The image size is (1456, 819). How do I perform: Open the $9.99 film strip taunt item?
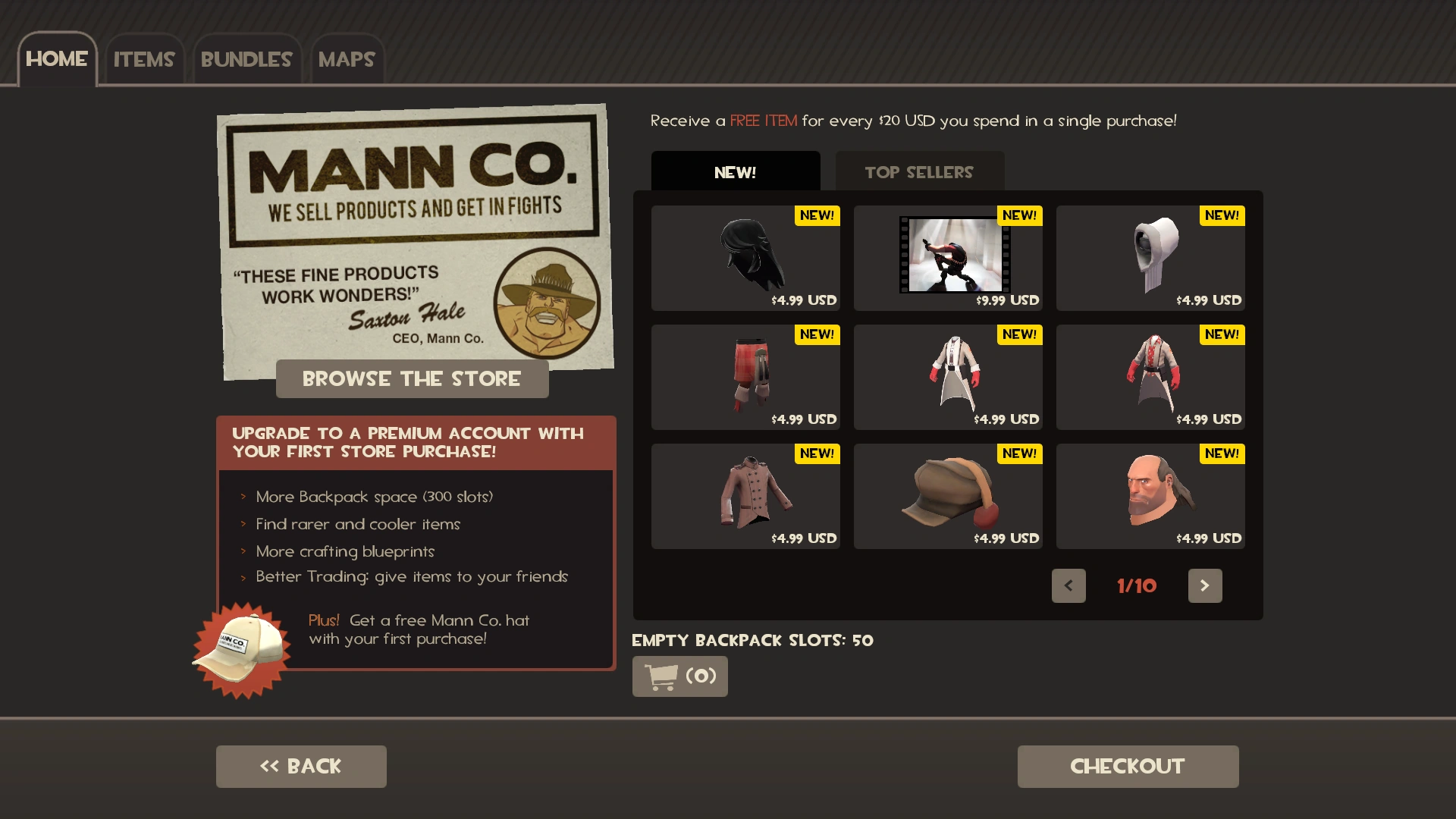click(x=948, y=256)
